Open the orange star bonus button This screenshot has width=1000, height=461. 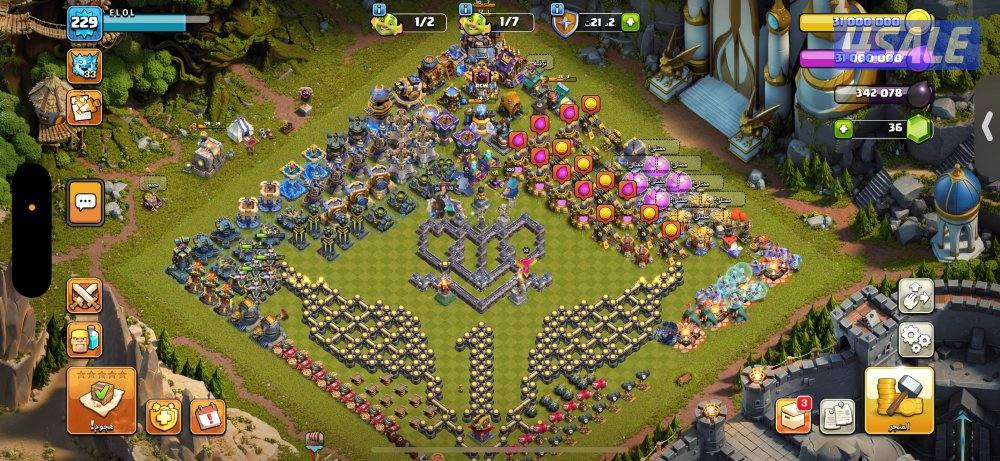tap(163, 414)
